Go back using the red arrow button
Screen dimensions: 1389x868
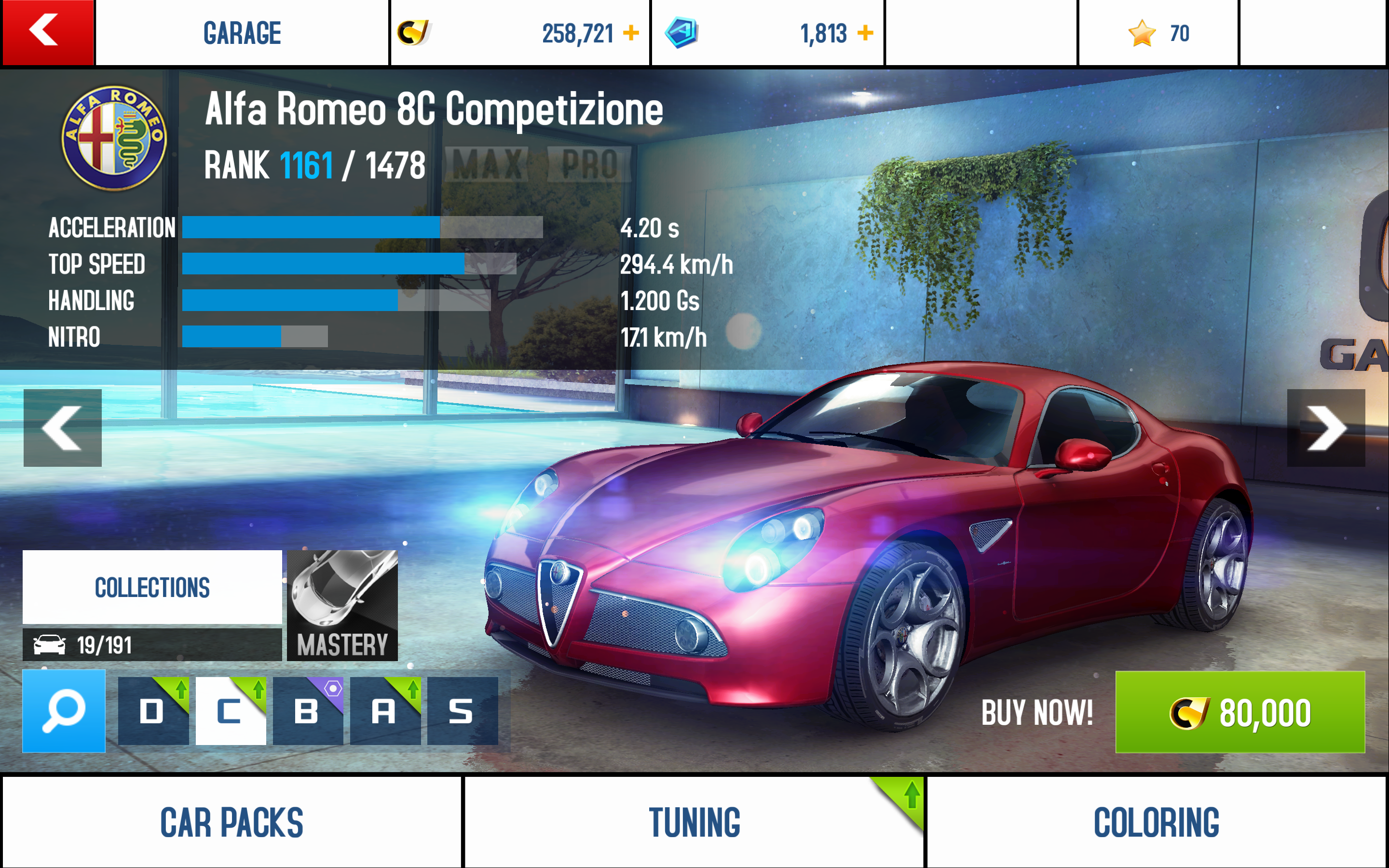[47, 32]
